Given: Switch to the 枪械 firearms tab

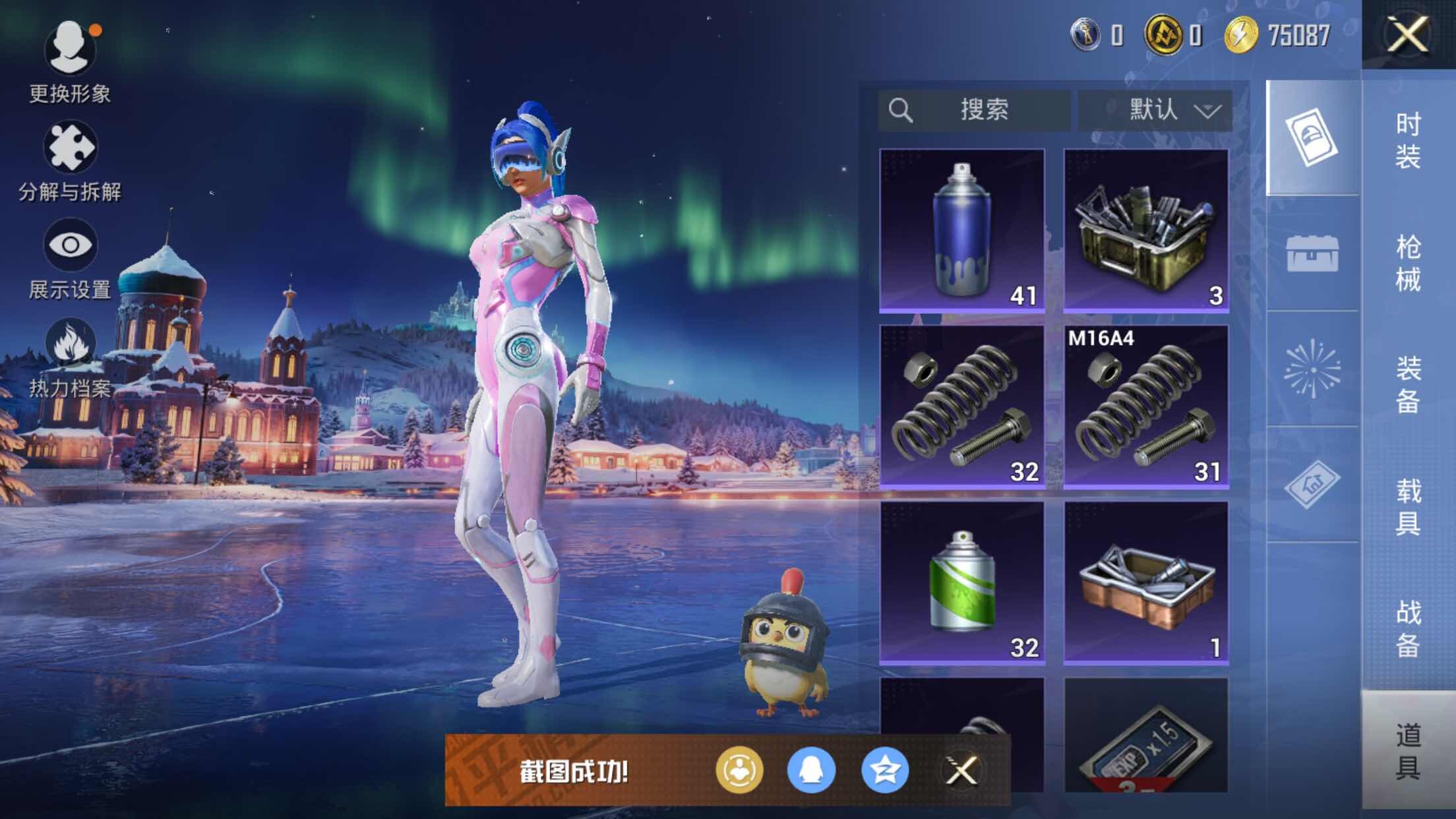Looking at the screenshot, I should click(x=1408, y=262).
